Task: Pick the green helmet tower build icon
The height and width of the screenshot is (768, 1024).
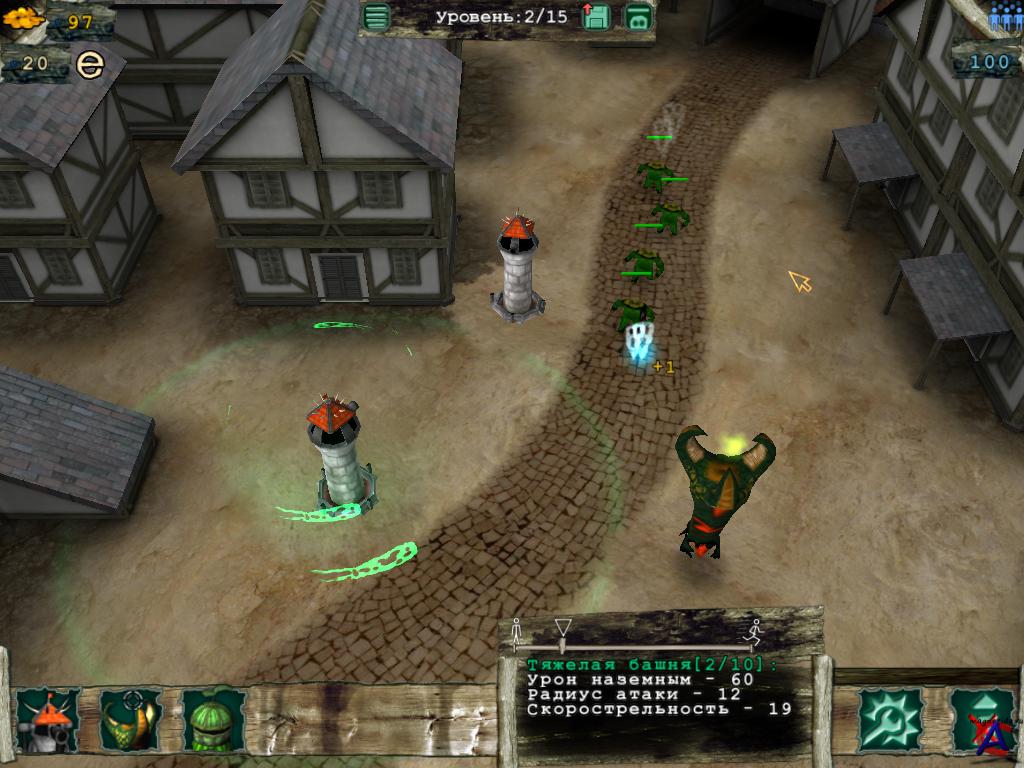Action: (214, 720)
